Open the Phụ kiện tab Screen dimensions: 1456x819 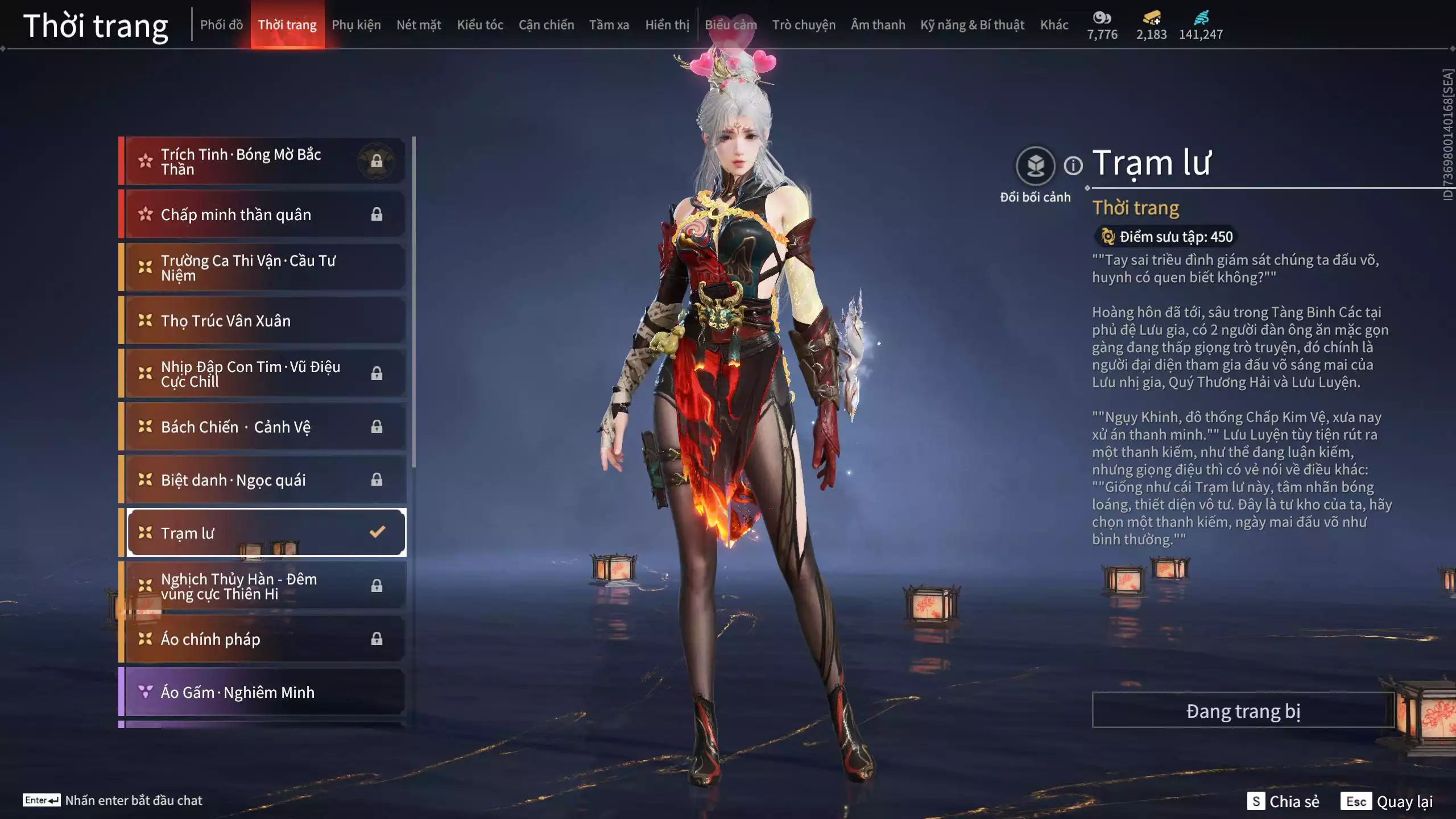pos(356,25)
